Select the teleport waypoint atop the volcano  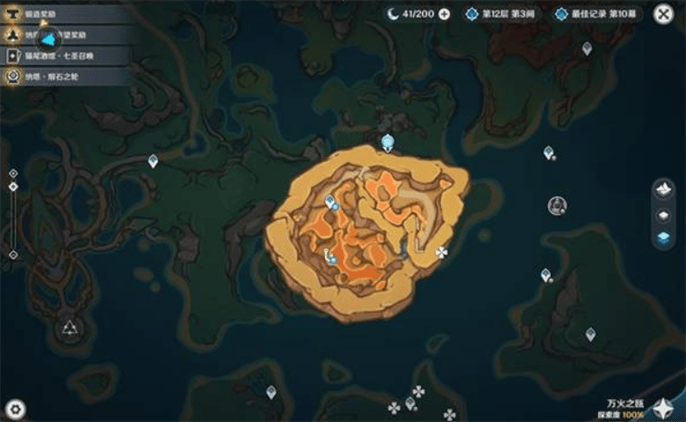click(388, 141)
